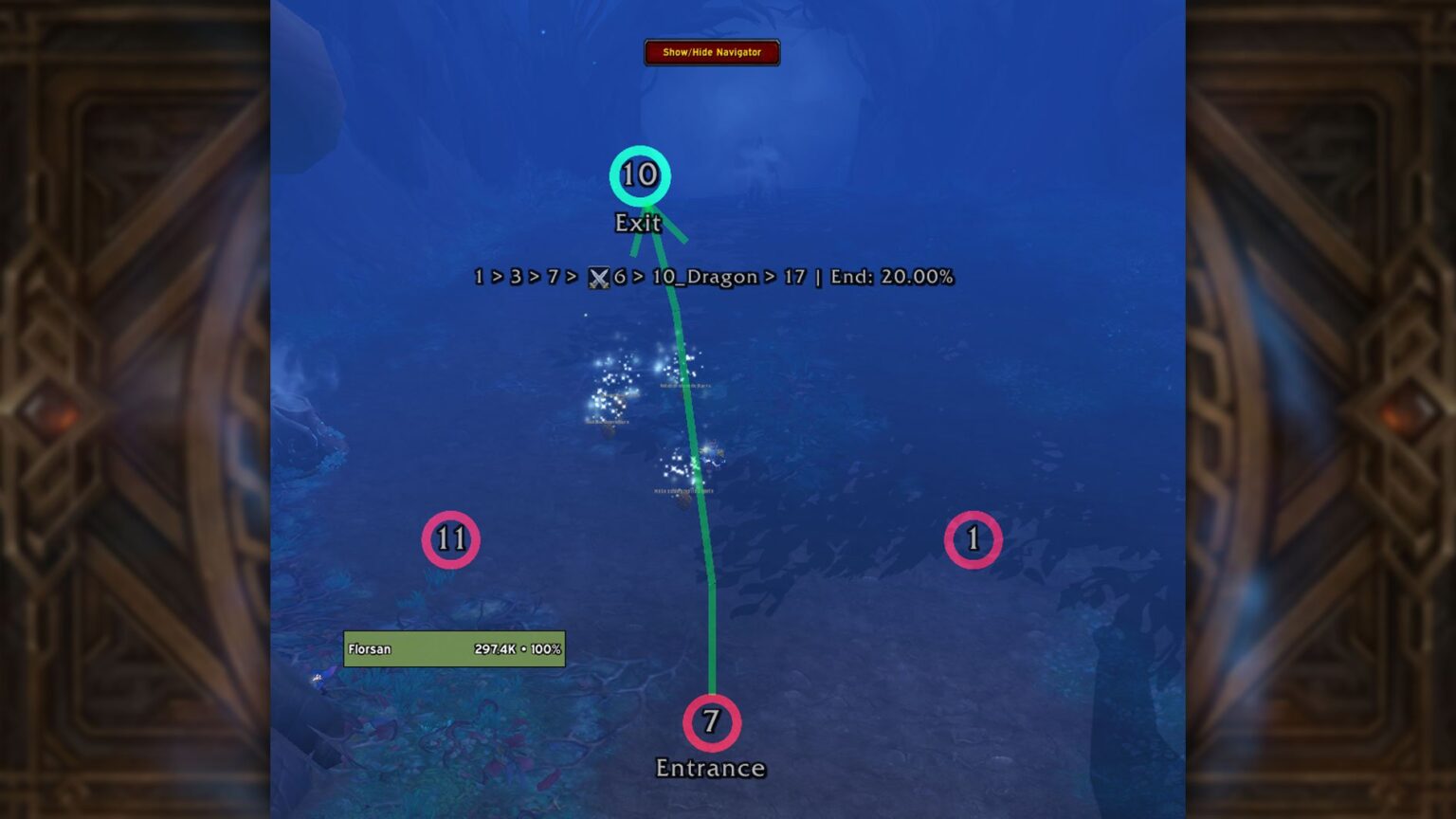Viewport: 1456px width, 819px height.
Task: Select the pink Entrance marker numbered 7
Action: pyautogui.click(x=710, y=722)
